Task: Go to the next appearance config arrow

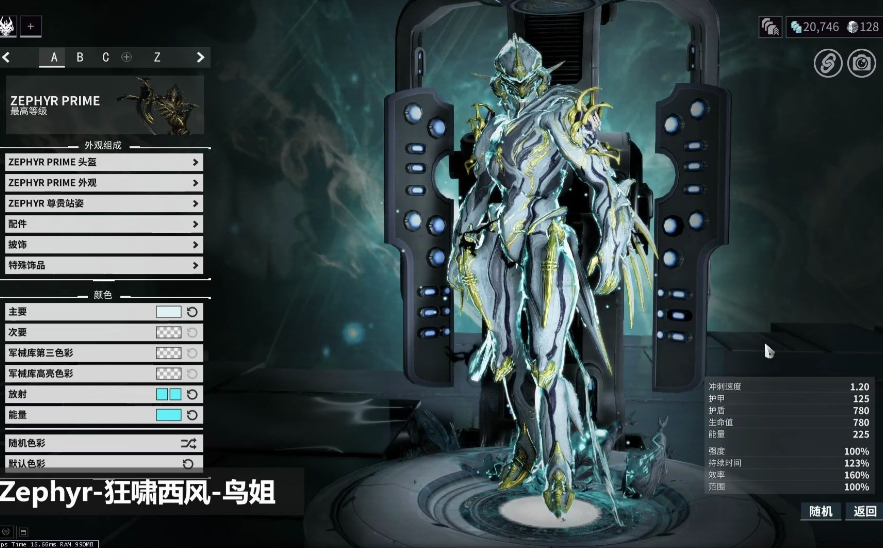Action: tap(200, 57)
